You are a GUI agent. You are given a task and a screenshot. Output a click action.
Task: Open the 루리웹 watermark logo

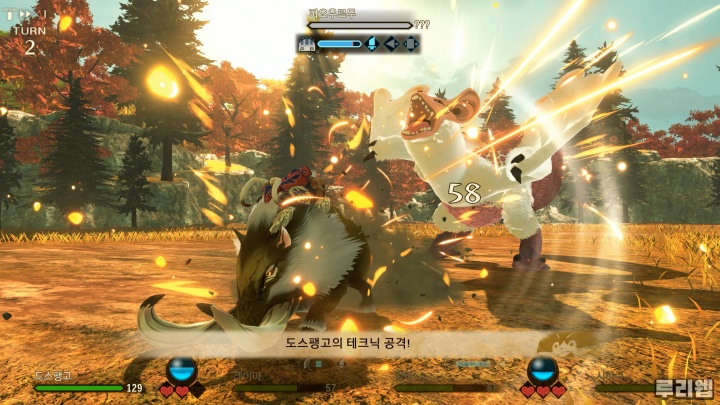point(684,388)
